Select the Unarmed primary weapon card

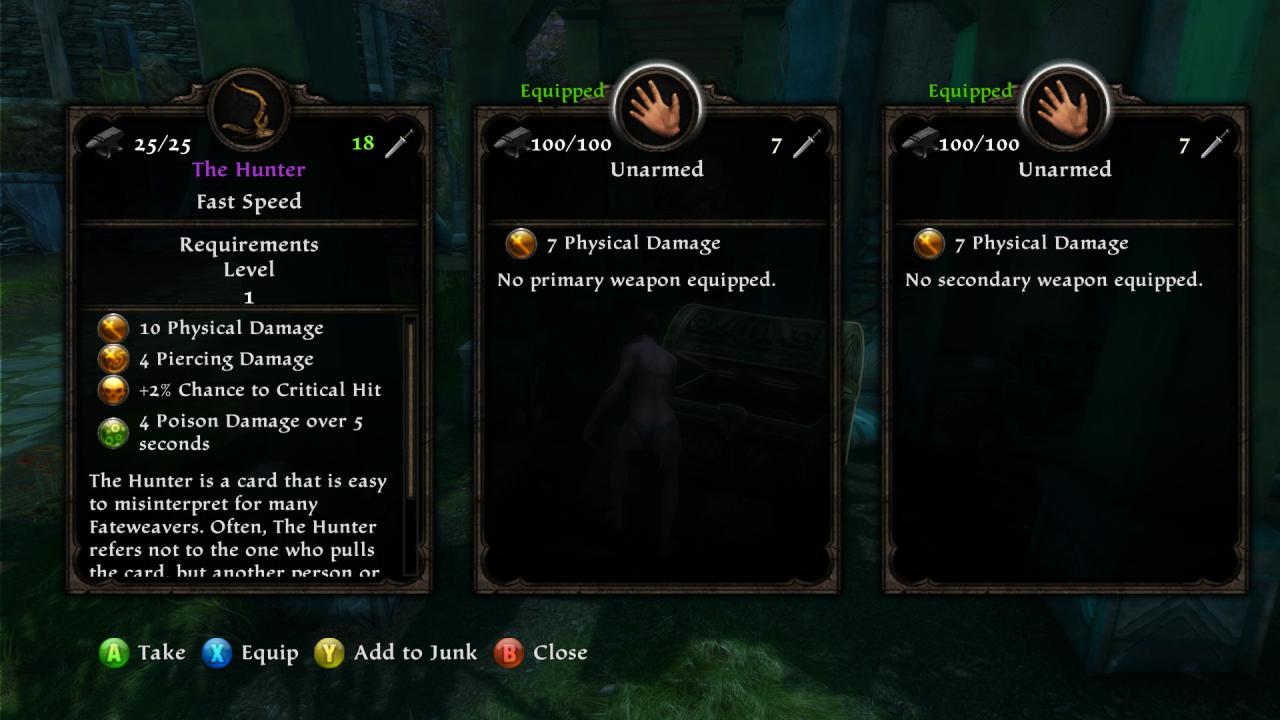657,350
